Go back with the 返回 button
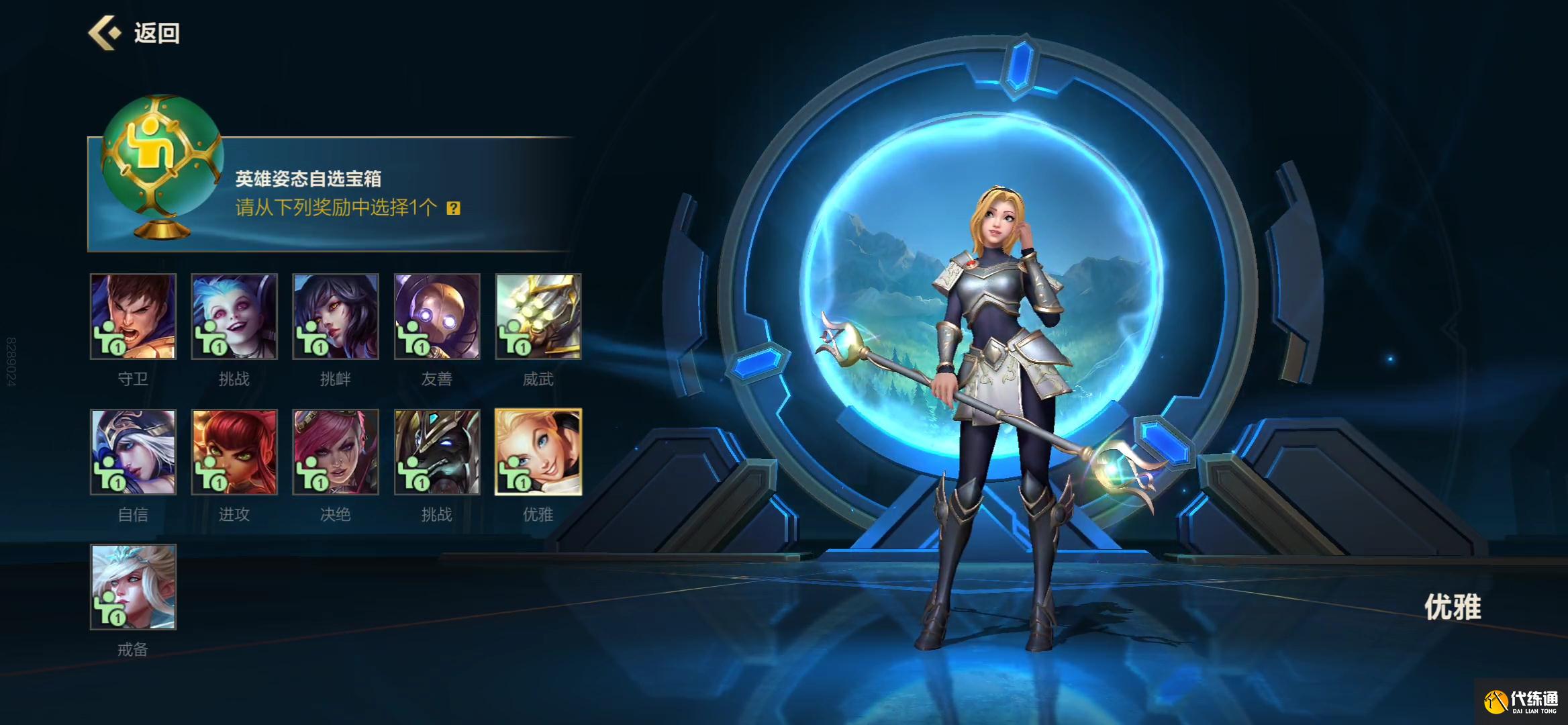The width and height of the screenshot is (1568, 725). [x=135, y=33]
